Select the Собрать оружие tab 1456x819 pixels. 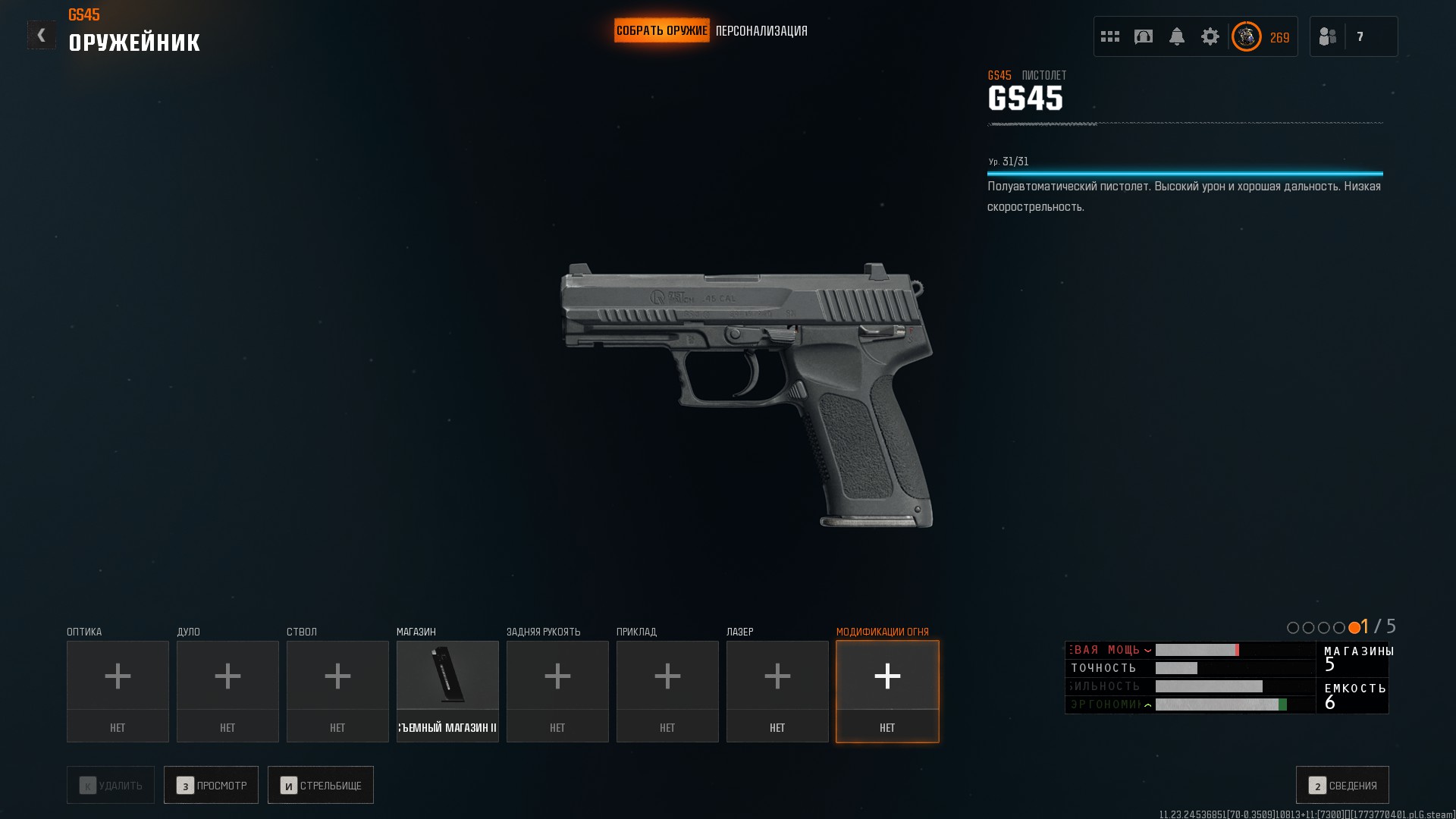coord(661,31)
